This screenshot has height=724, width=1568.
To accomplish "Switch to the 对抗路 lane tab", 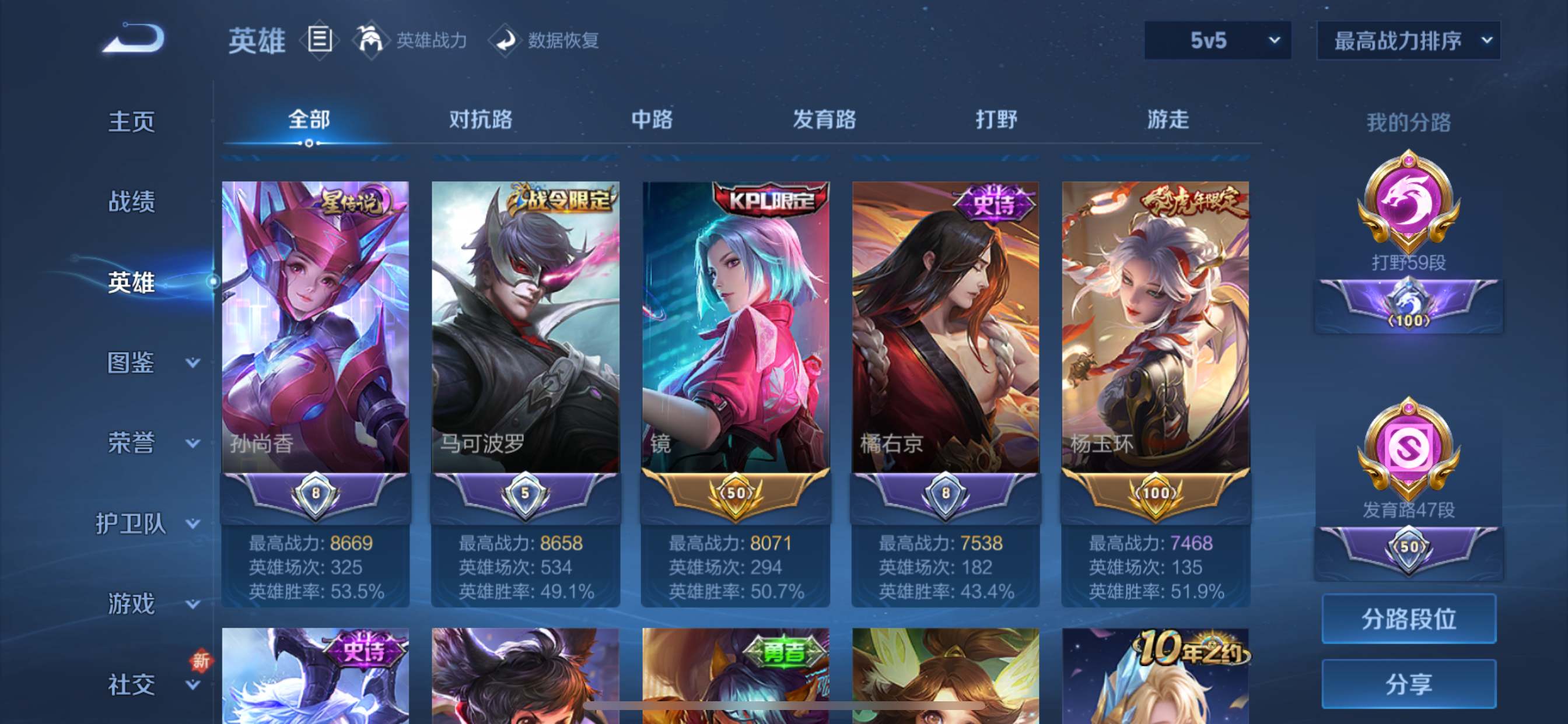I will click(x=481, y=121).
